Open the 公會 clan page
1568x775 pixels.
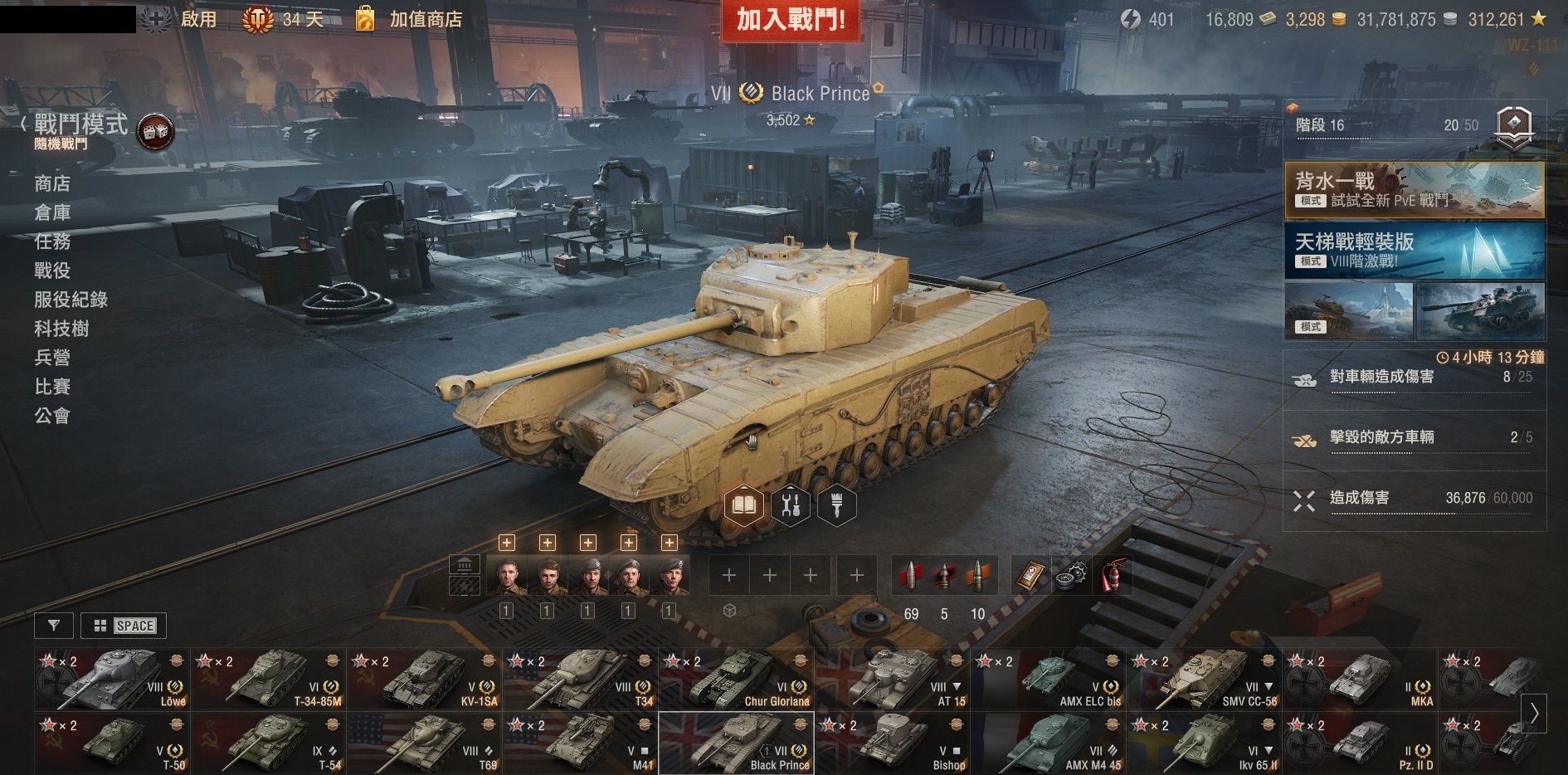point(52,416)
